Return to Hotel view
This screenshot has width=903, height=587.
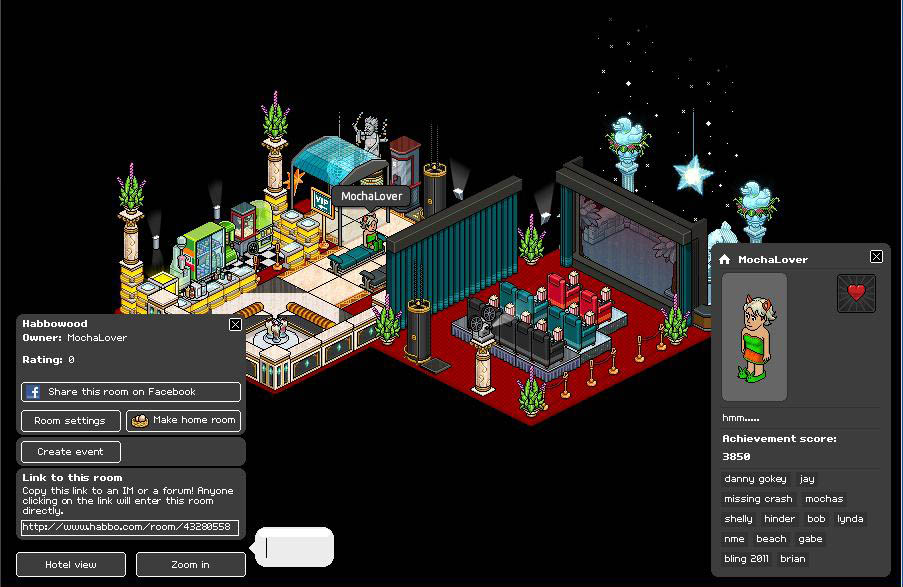point(71,565)
